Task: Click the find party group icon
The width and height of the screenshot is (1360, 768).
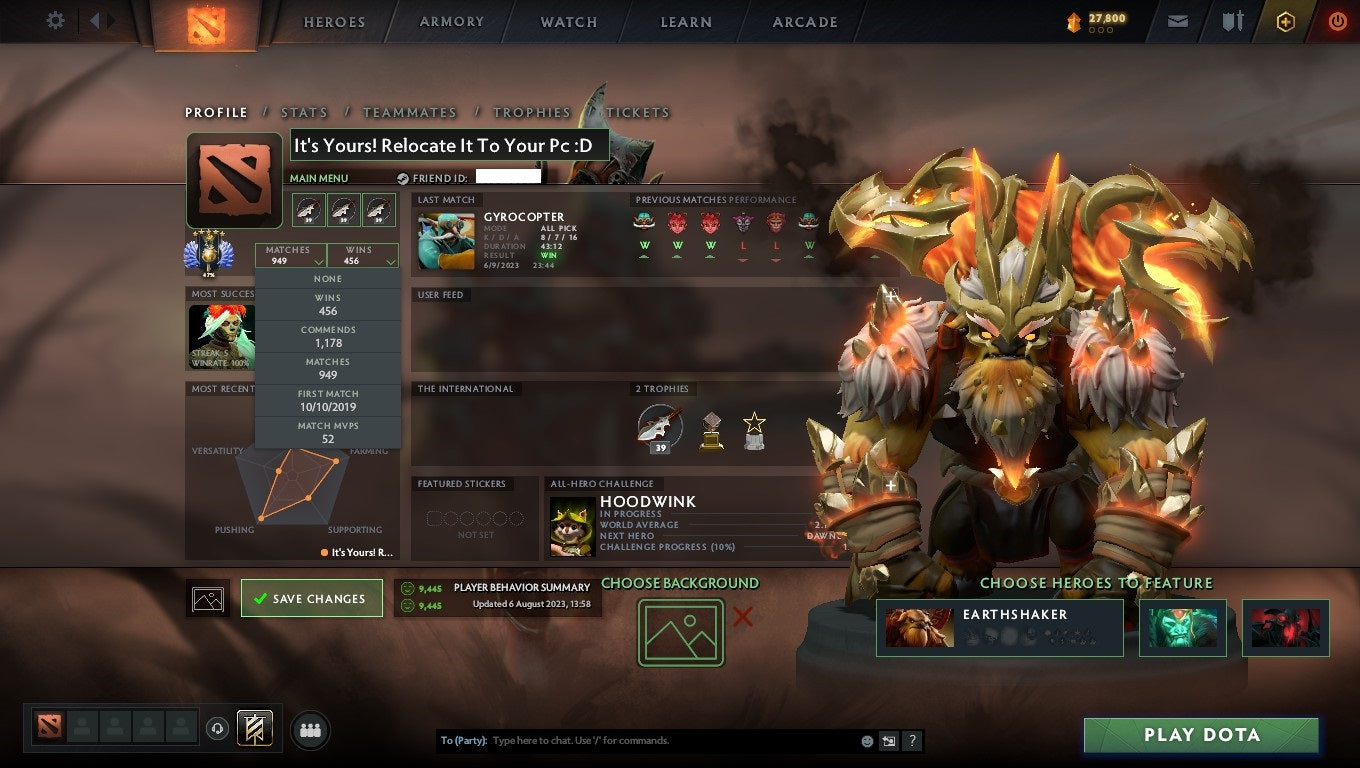Action: coord(309,730)
